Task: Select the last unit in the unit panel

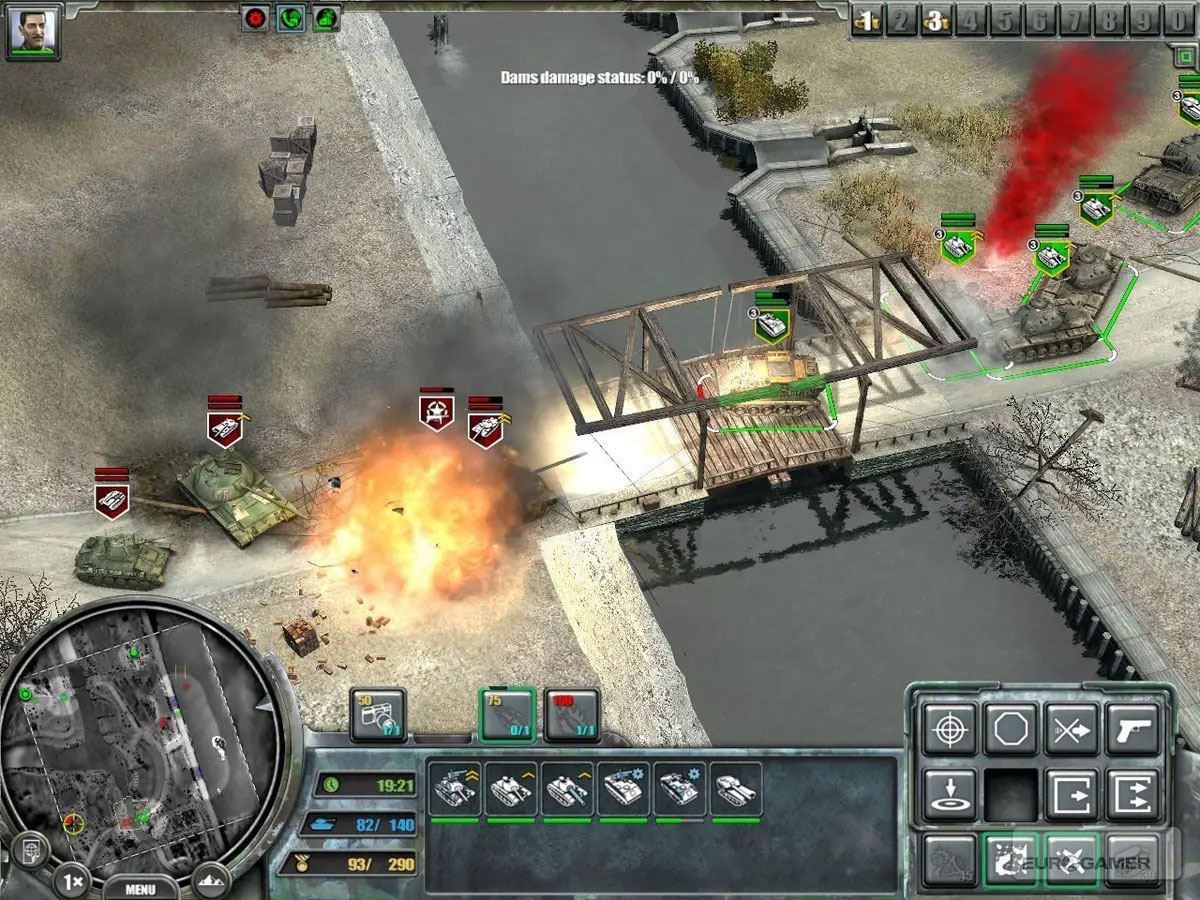Action: [736, 790]
